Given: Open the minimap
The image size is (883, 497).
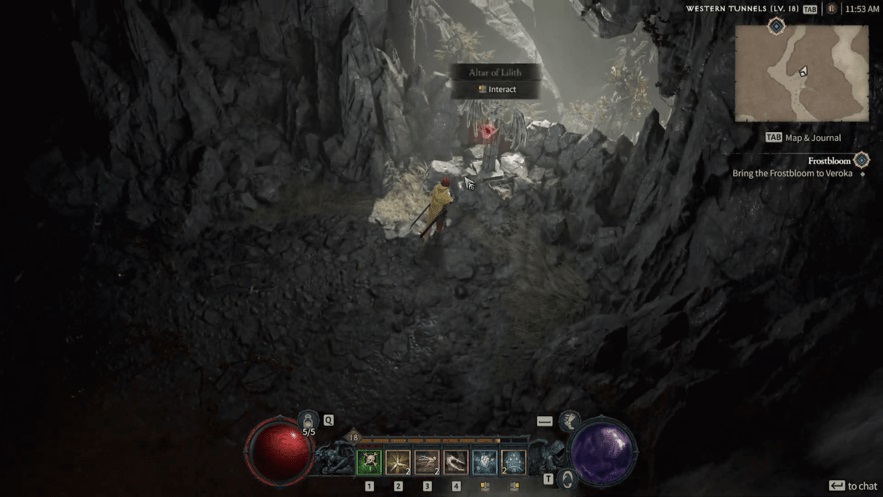Looking at the screenshot, I should pyautogui.click(x=802, y=73).
